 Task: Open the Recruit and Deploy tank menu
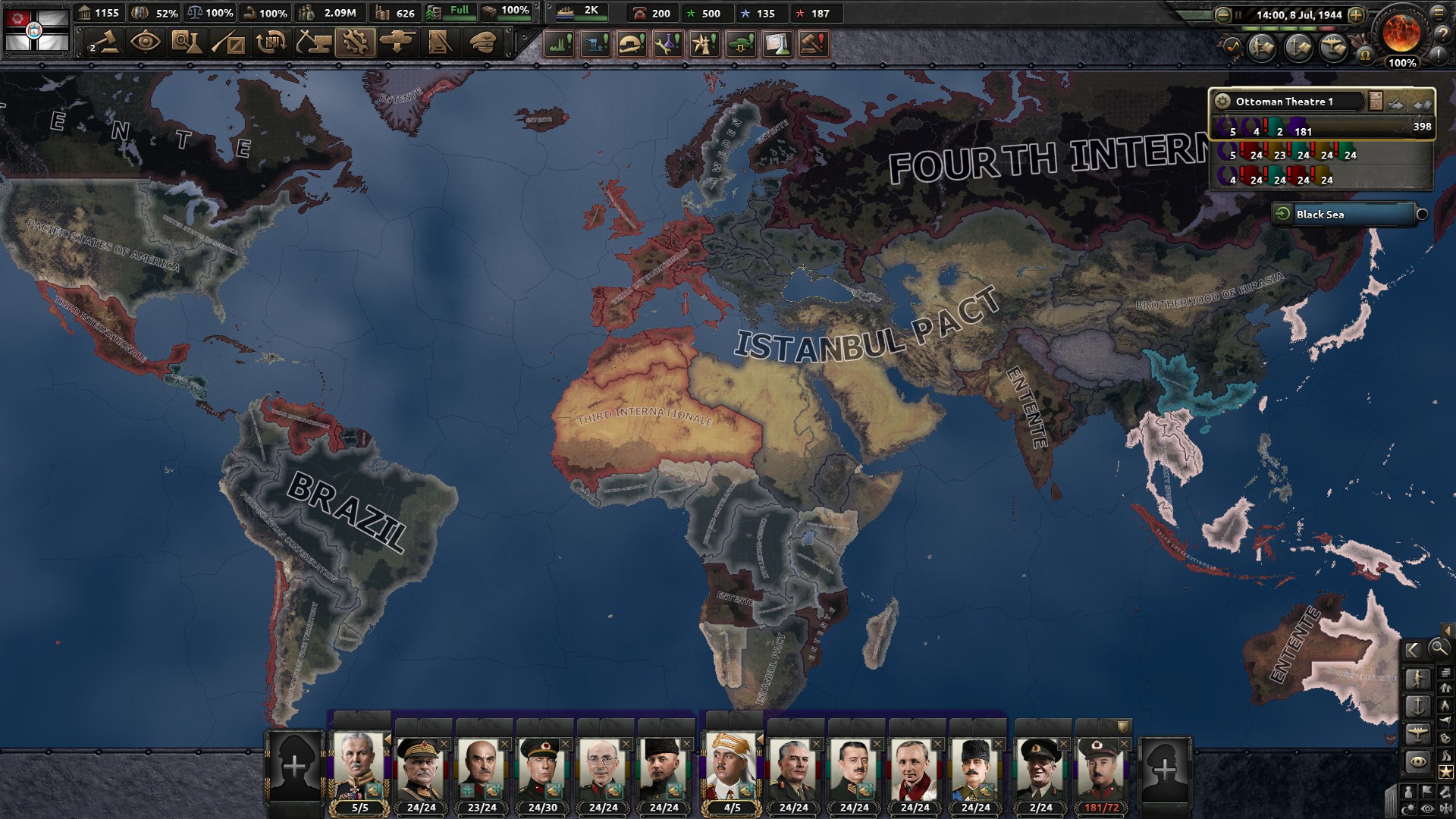(397, 42)
